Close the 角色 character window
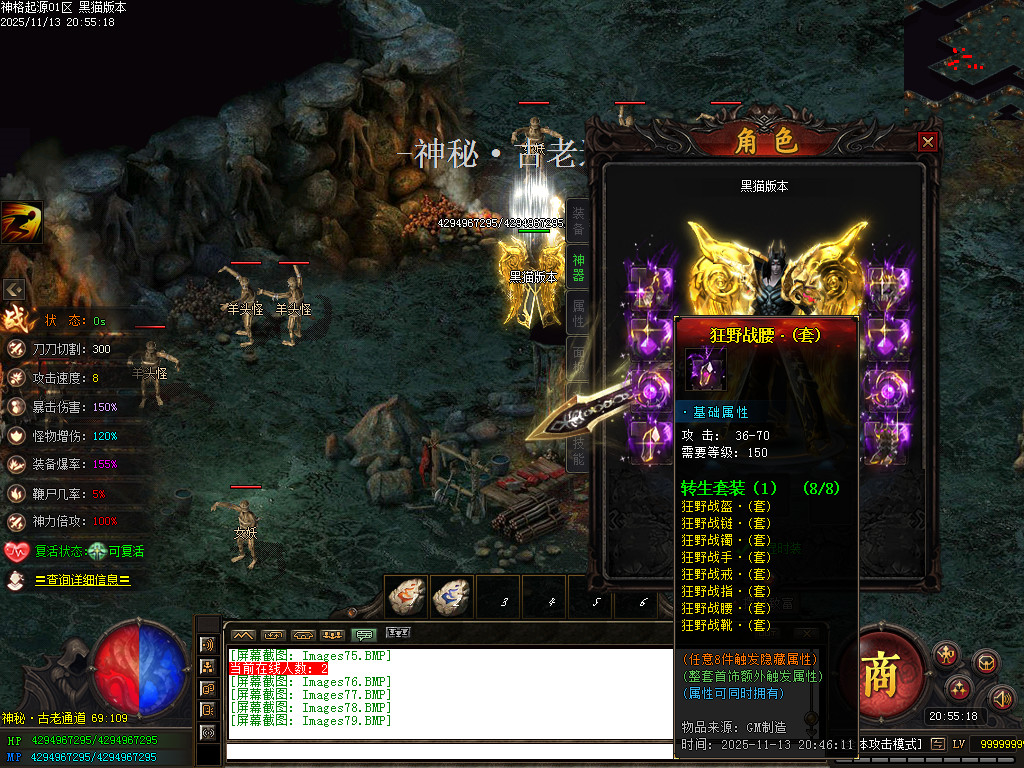Viewport: 1024px width, 768px height. 928,142
